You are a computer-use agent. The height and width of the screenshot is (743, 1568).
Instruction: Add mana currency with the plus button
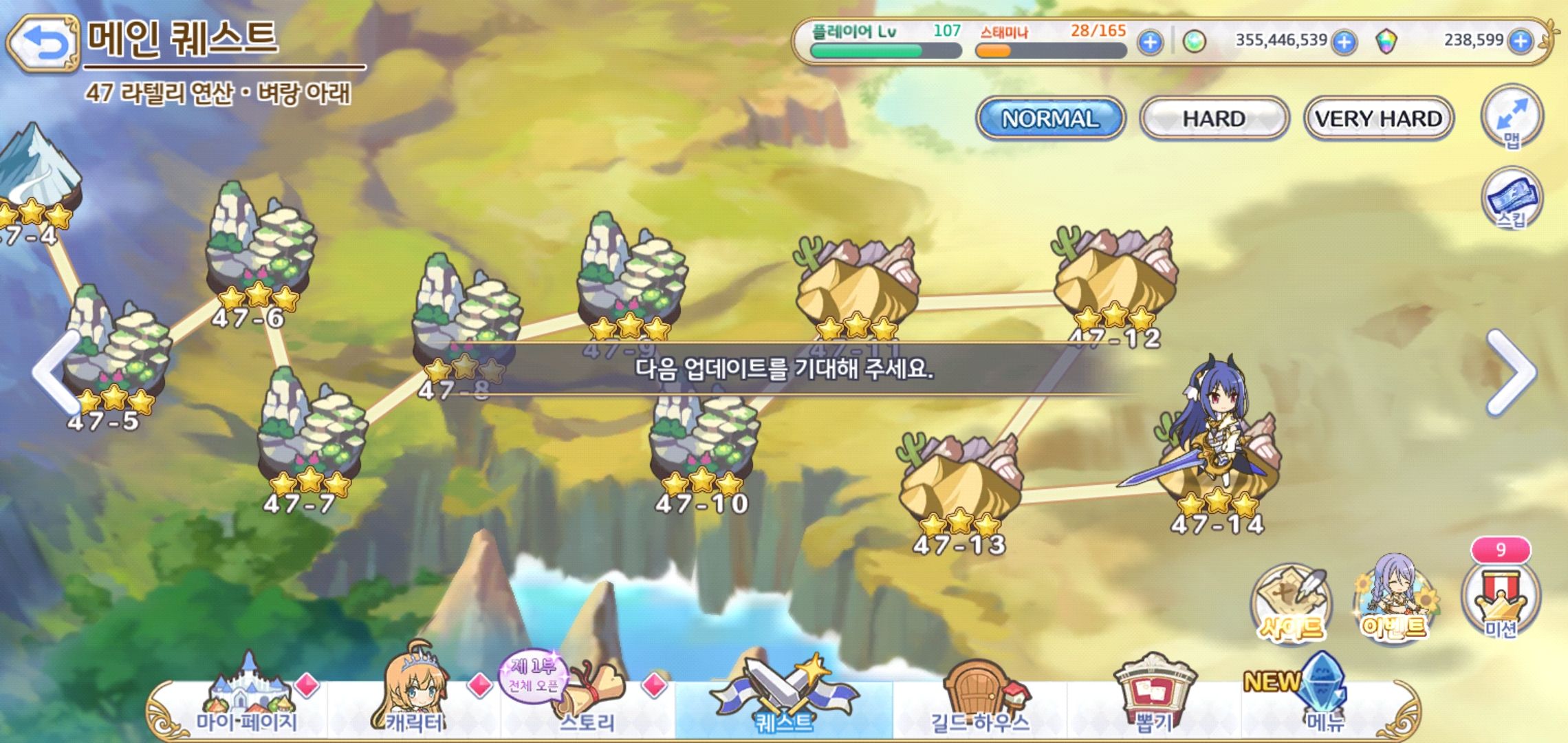pyautogui.click(x=1343, y=42)
